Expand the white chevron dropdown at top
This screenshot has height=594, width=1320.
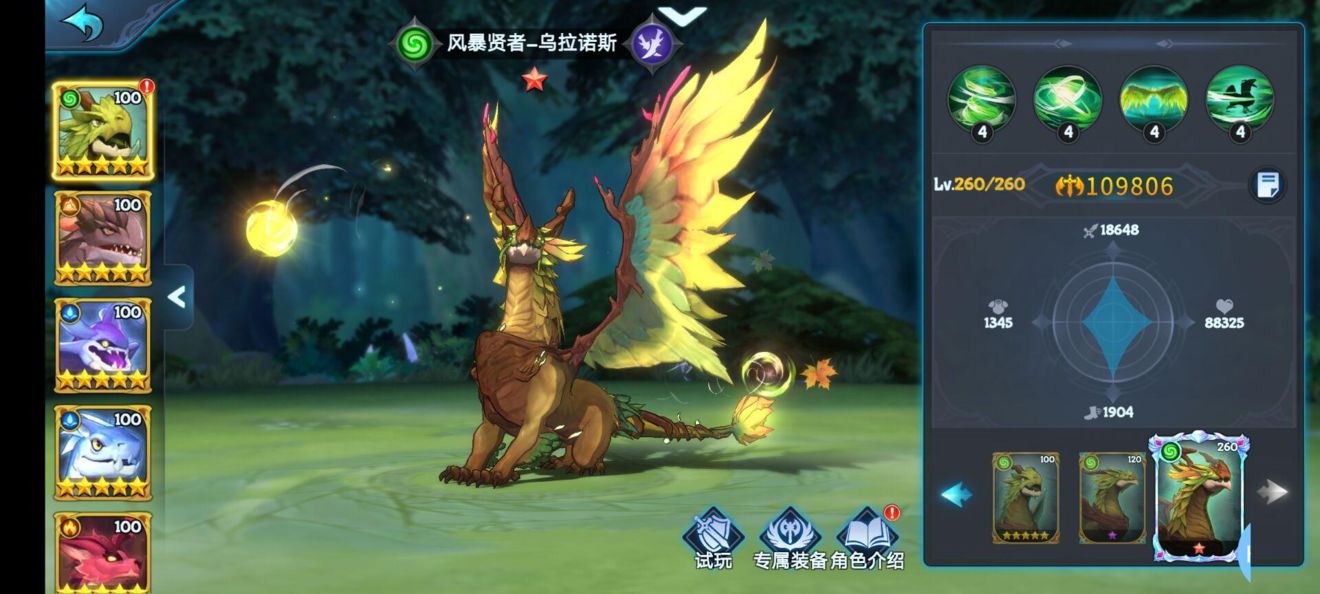pyautogui.click(x=683, y=15)
